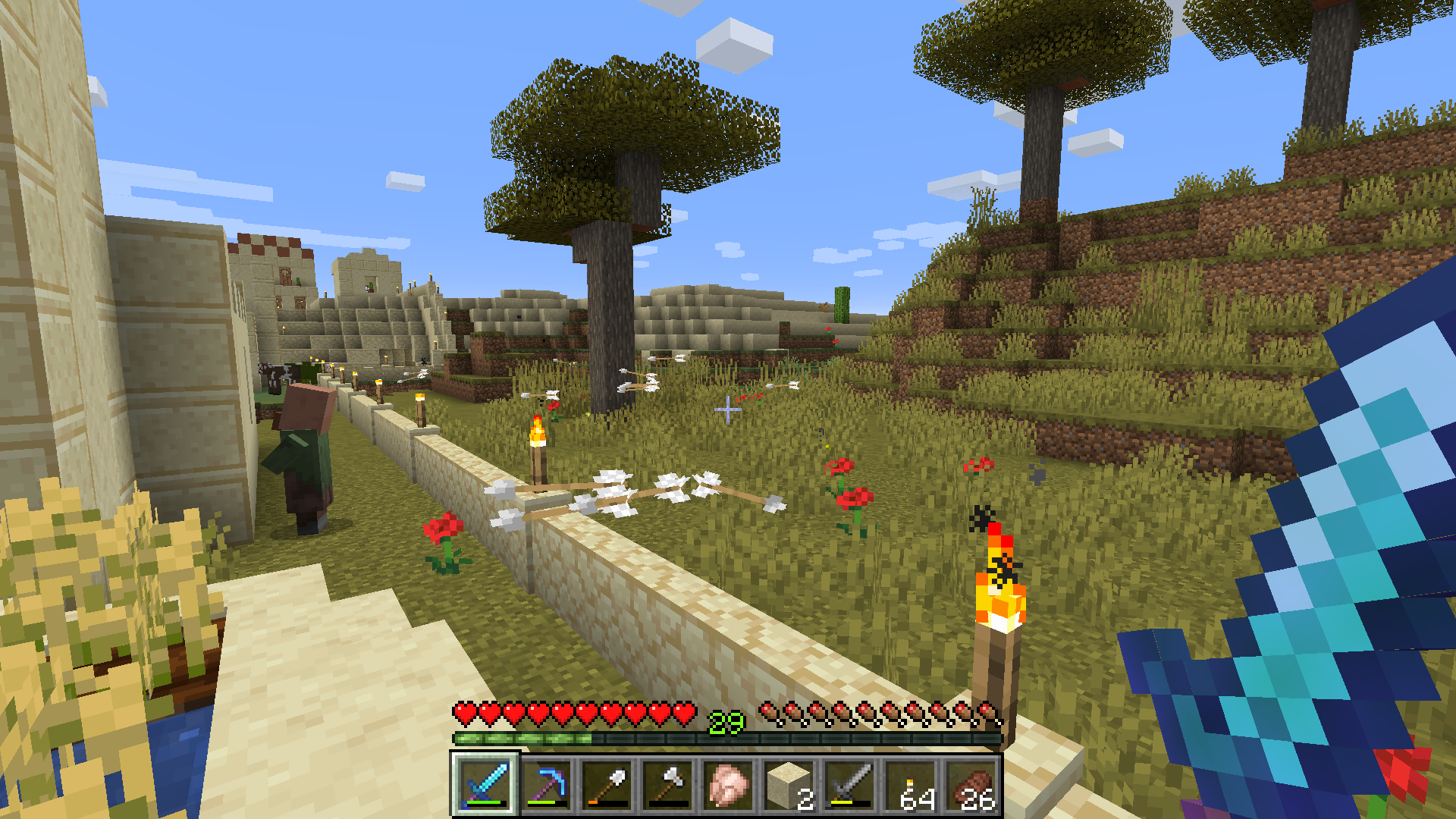Choose the cooked meat stack of 26
The width and height of the screenshot is (1456, 819).
(971, 785)
